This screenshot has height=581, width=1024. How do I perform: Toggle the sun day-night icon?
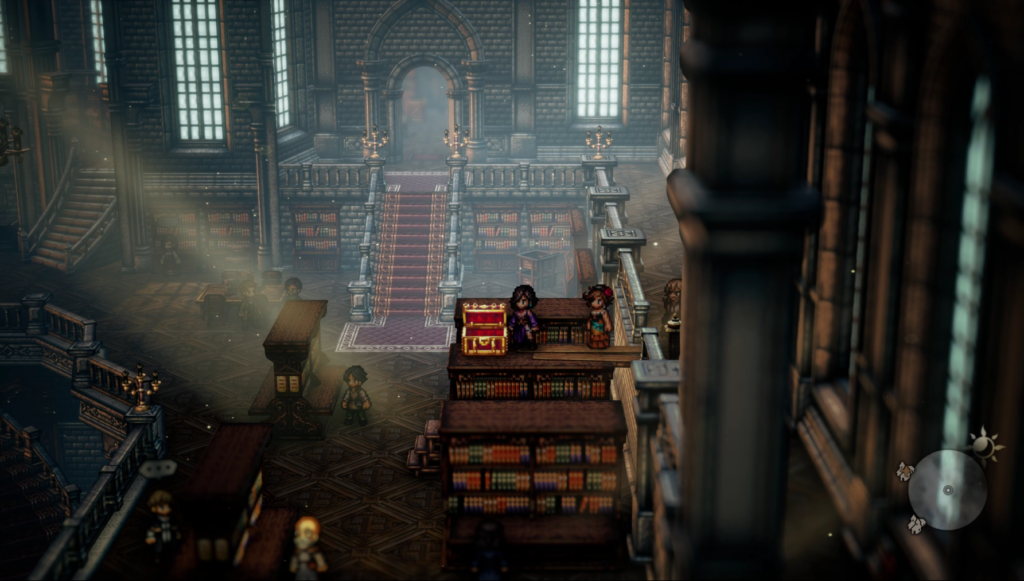(985, 446)
